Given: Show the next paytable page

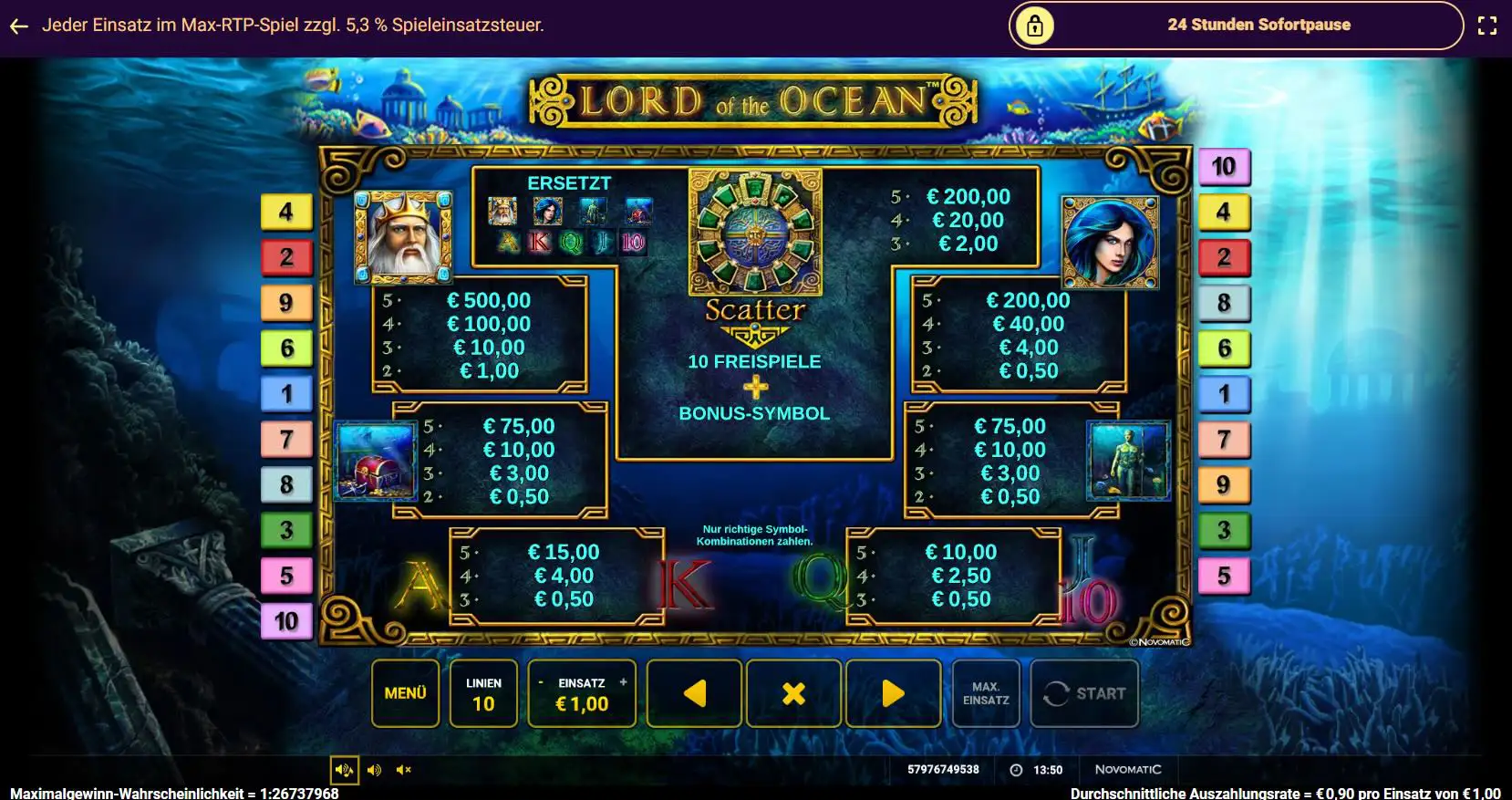Looking at the screenshot, I should pyautogui.click(x=893, y=693).
